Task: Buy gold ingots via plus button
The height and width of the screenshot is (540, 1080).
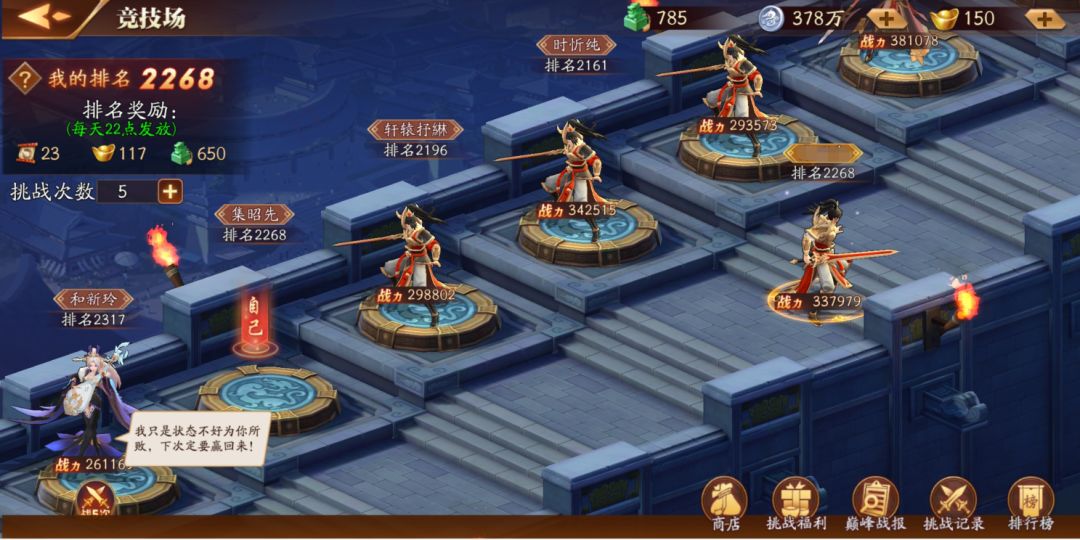Action: pos(1043,18)
